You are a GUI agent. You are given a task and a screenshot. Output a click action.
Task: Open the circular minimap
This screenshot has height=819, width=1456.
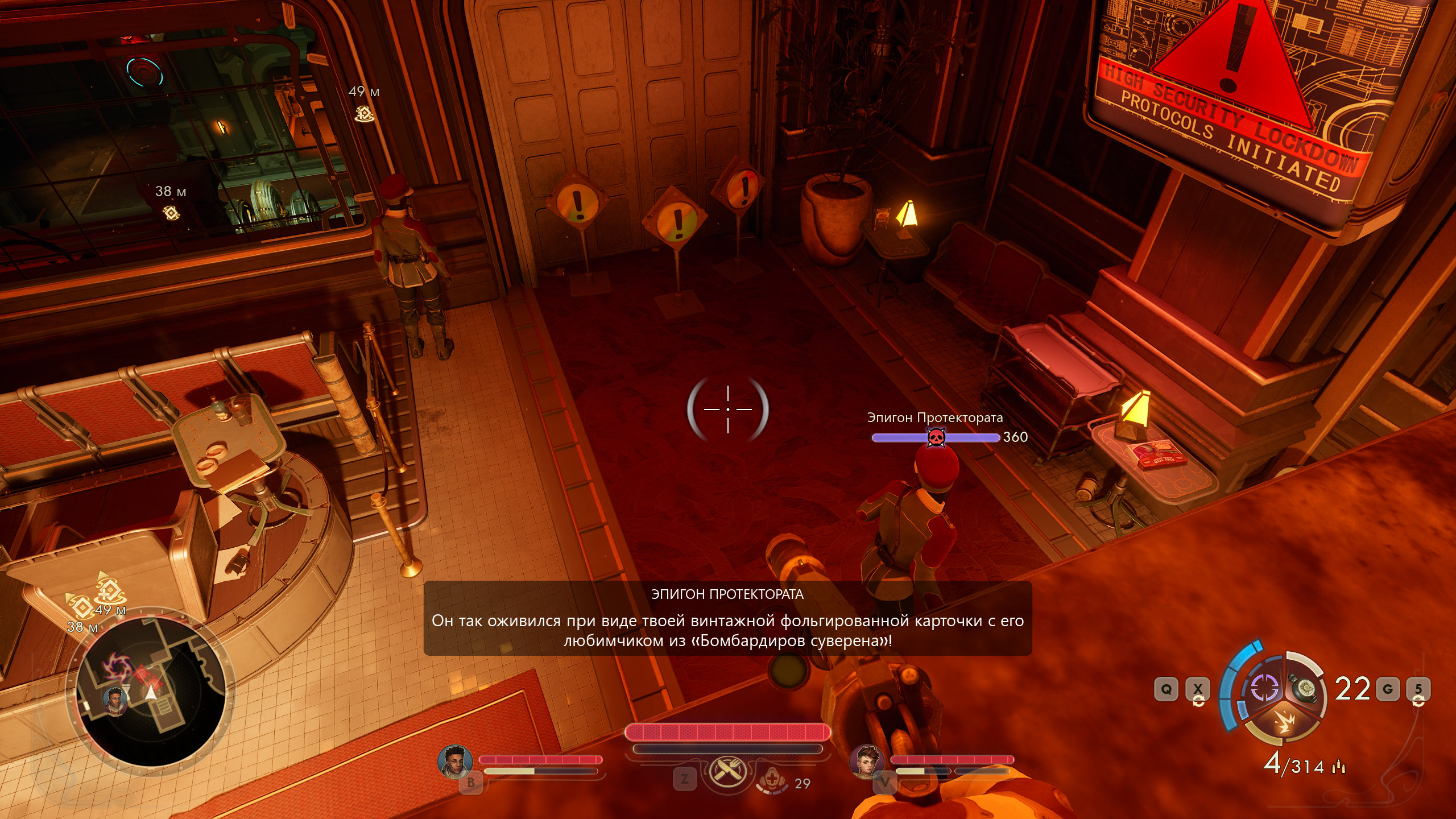point(151,690)
